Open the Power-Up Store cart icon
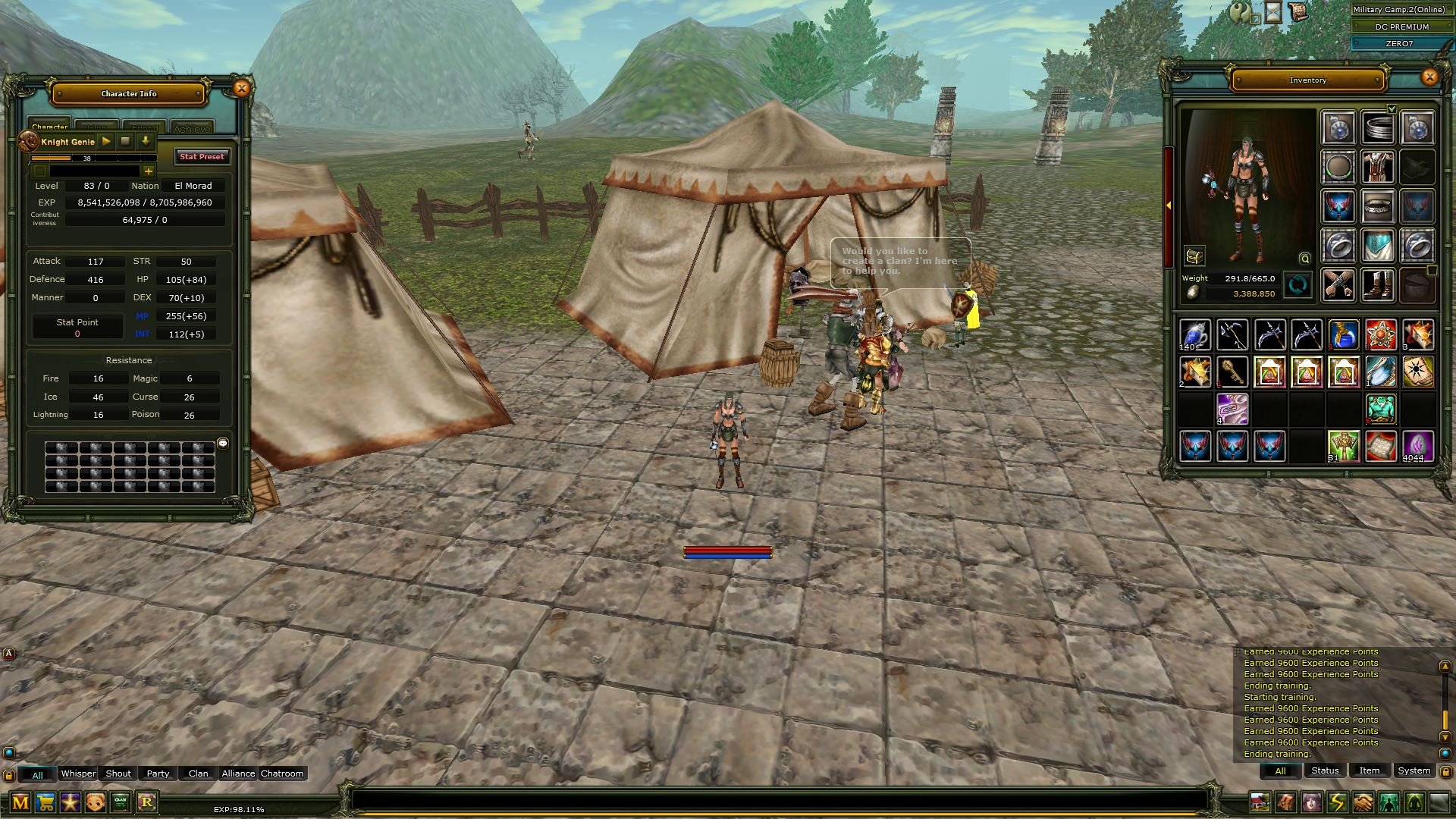1456x819 pixels. point(45,802)
